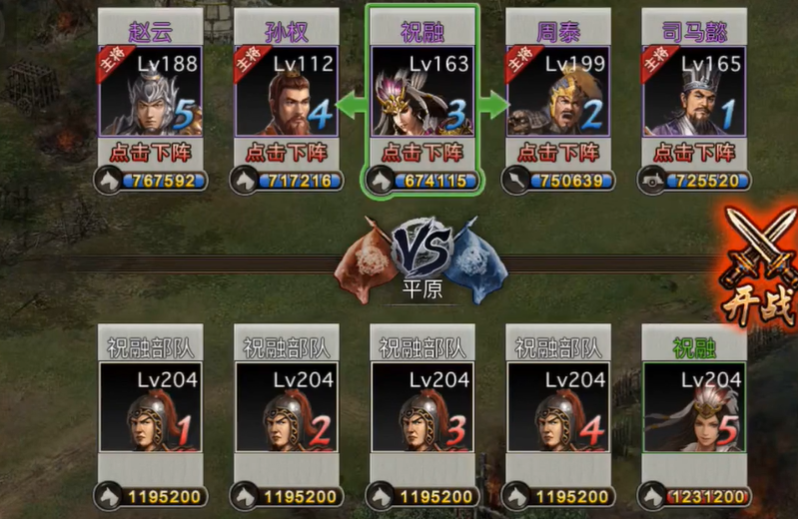Click the highlighted 祝融 Lv163 card
Viewport: 798px width, 519px height.
pos(421,91)
